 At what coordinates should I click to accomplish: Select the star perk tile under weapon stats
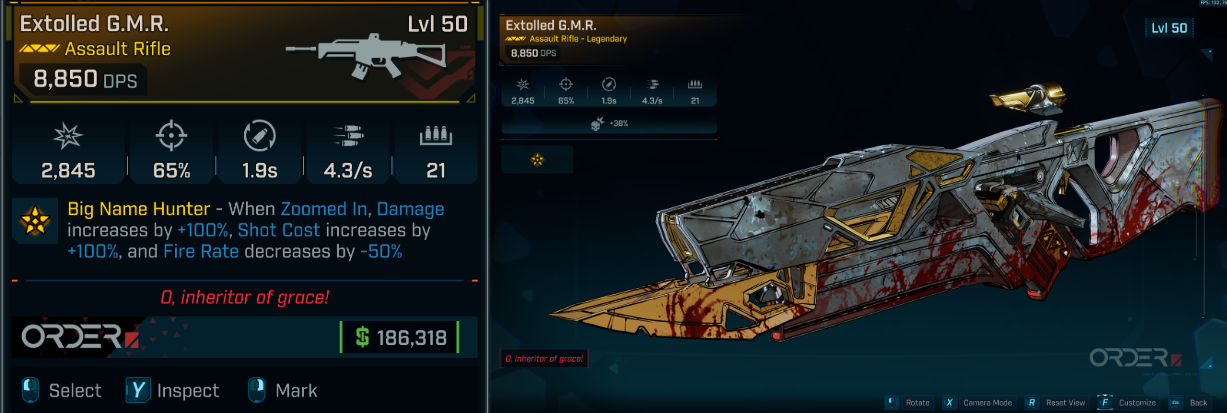537,160
